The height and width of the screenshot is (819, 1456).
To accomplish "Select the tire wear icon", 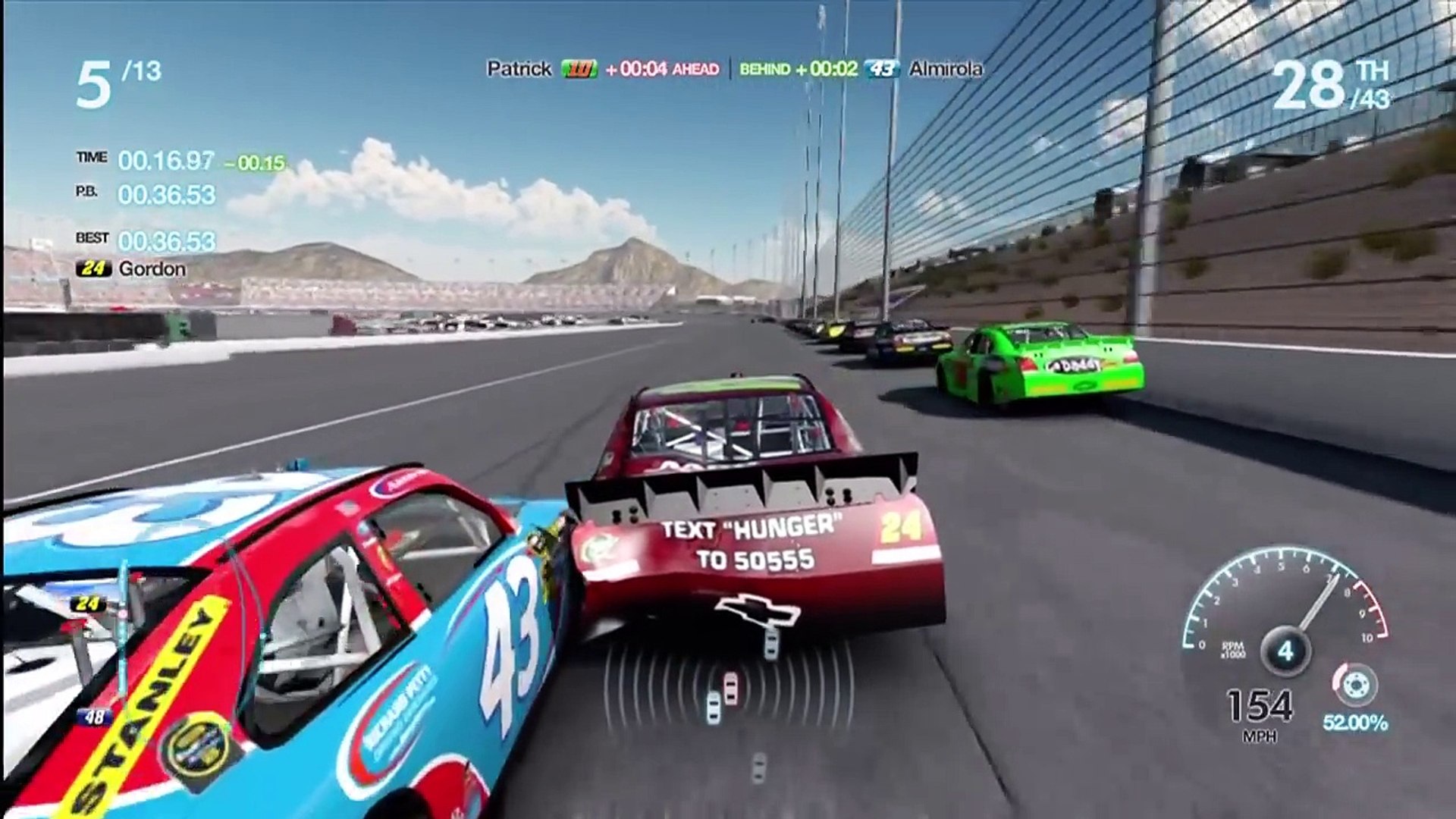I will tap(1354, 683).
